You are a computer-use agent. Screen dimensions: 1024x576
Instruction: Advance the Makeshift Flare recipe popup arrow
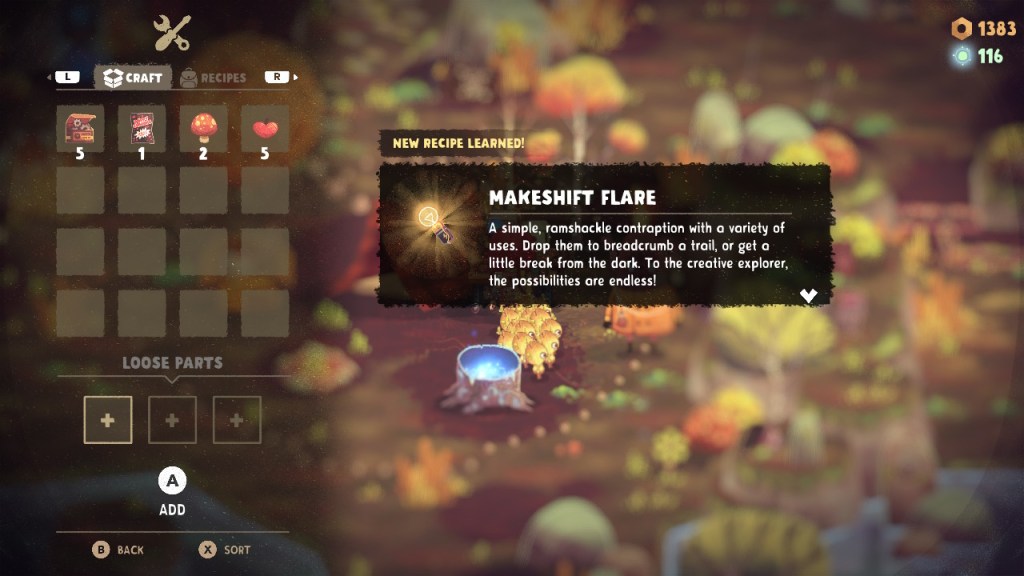(x=809, y=295)
